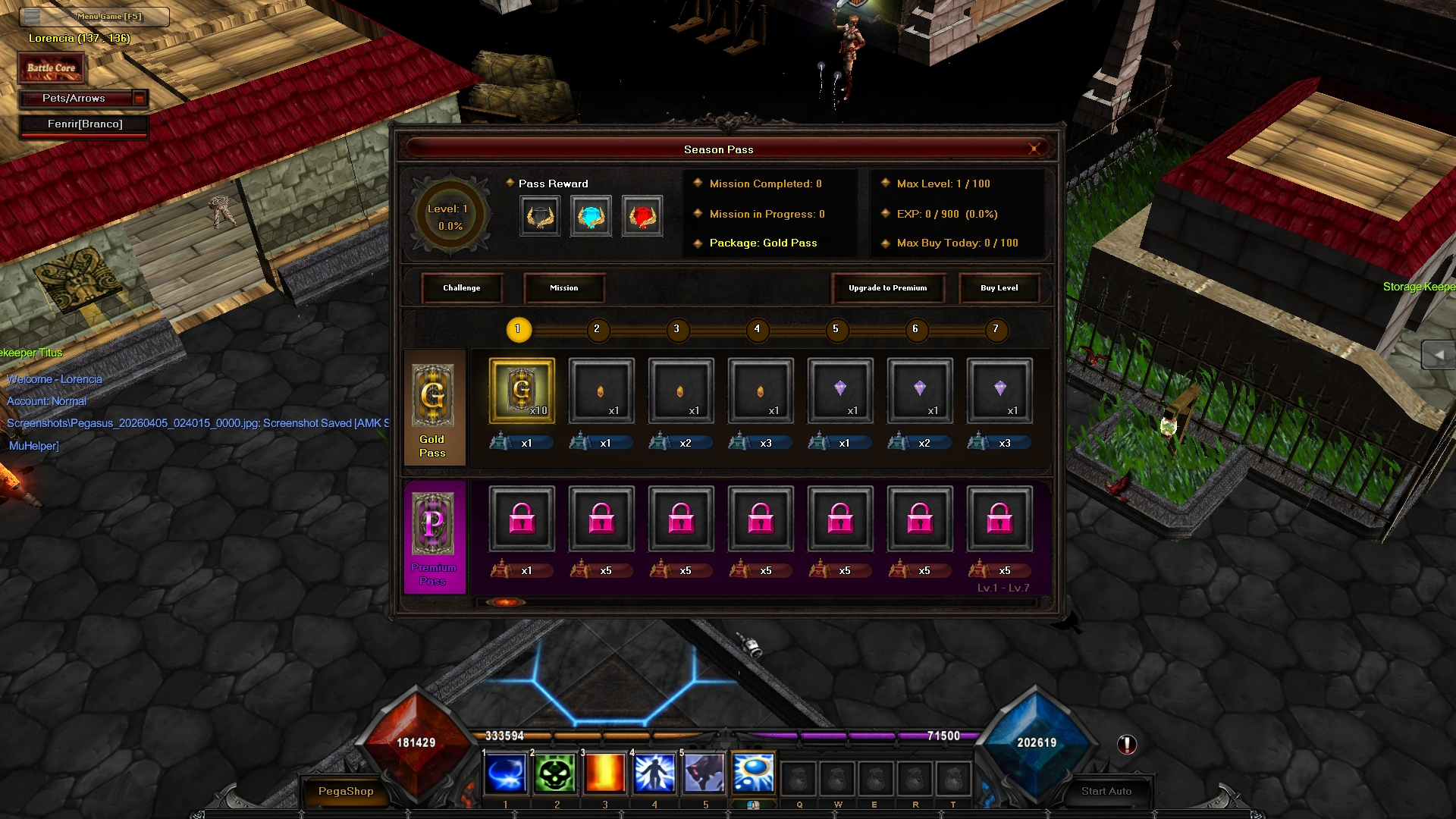This screenshot has height=819, width=1456.
Task: Claim the level 1 Gold Pass reward
Action: point(522,391)
